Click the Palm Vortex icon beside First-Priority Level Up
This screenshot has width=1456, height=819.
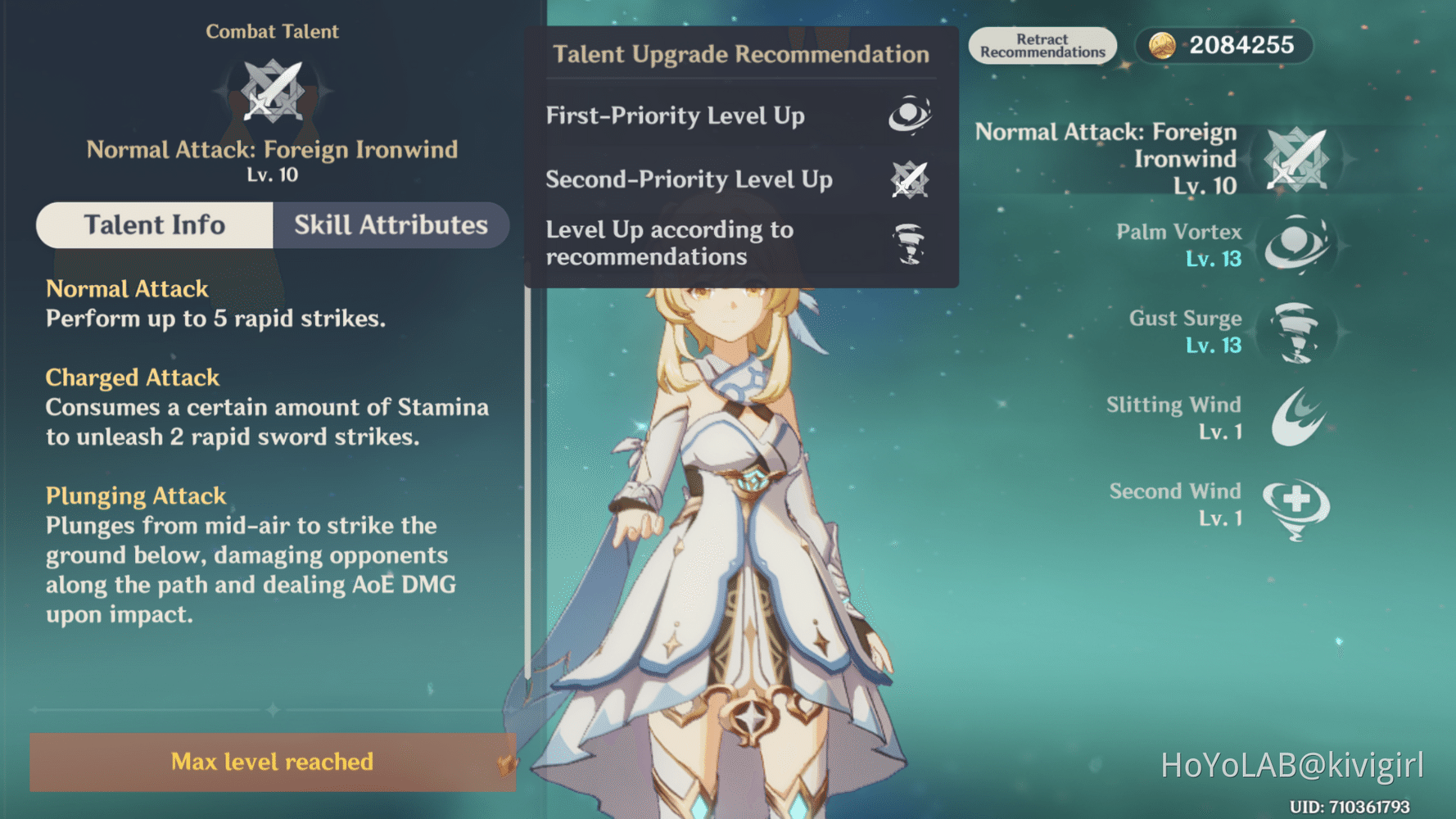click(911, 115)
